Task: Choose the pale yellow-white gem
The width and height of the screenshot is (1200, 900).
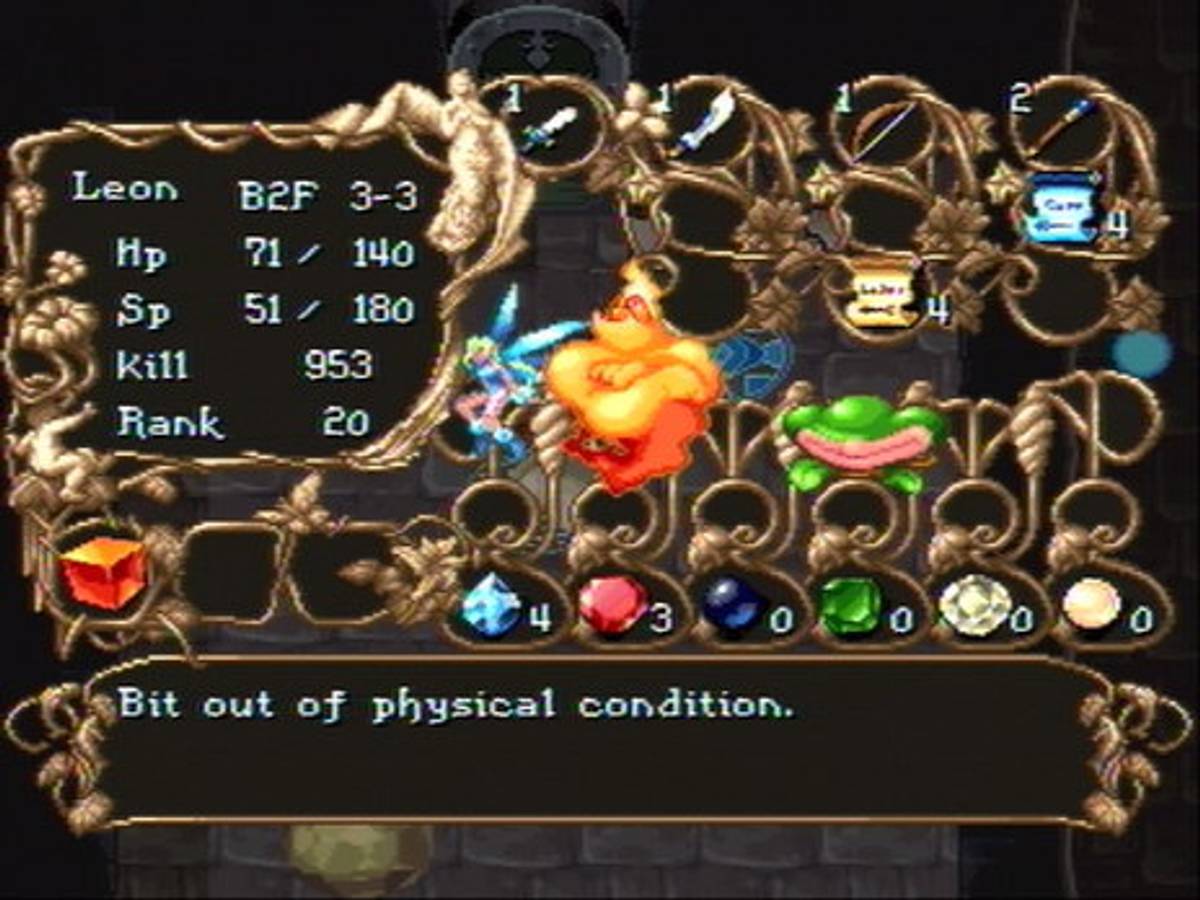Action: [x=975, y=606]
